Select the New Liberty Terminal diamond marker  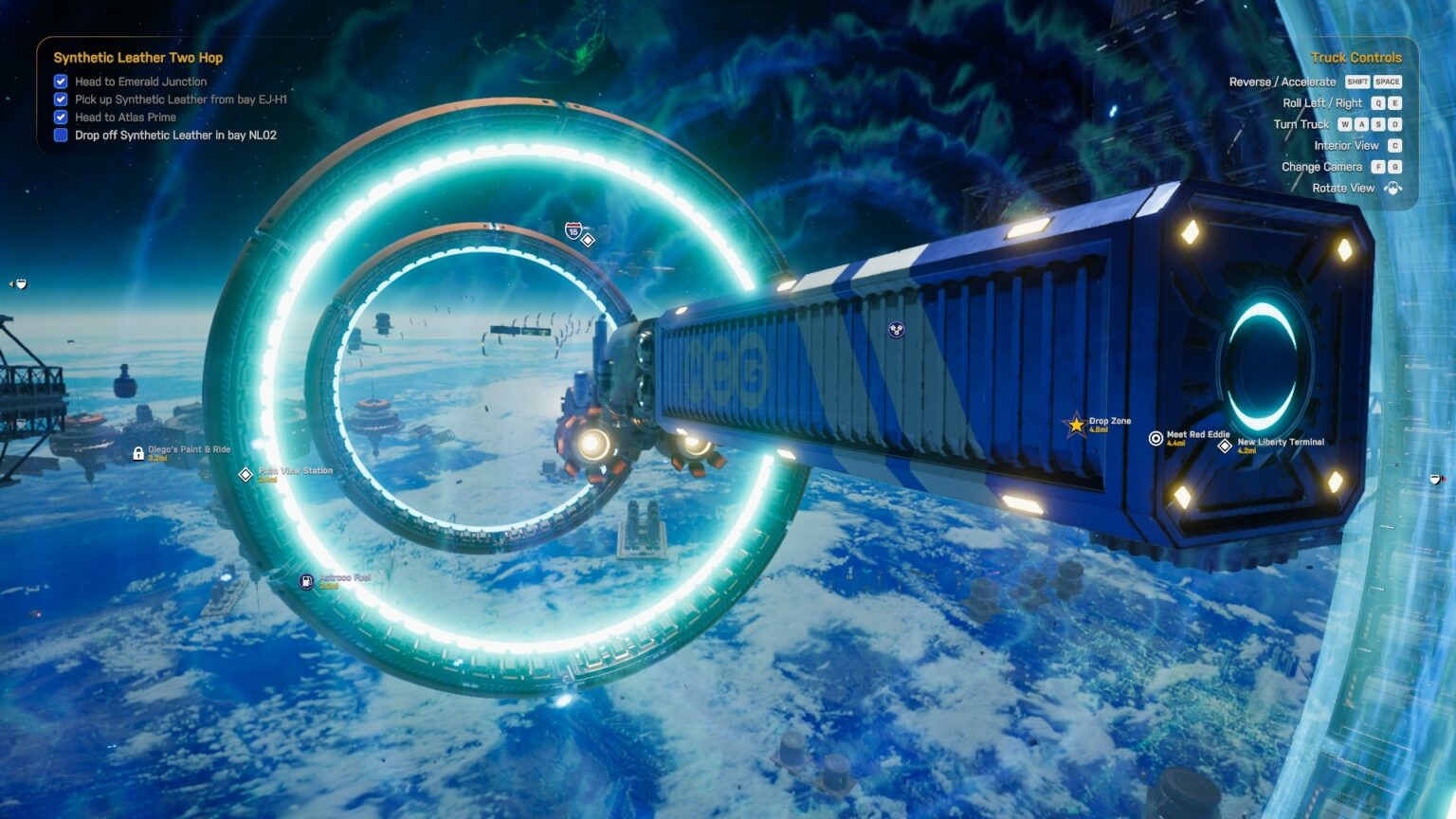pyautogui.click(x=1225, y=446)
